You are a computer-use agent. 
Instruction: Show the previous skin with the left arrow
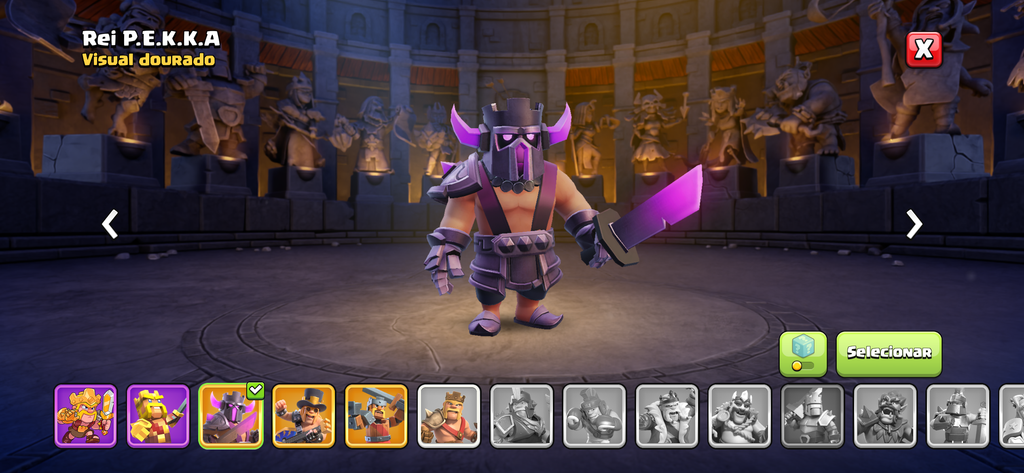tap(110, 224)
